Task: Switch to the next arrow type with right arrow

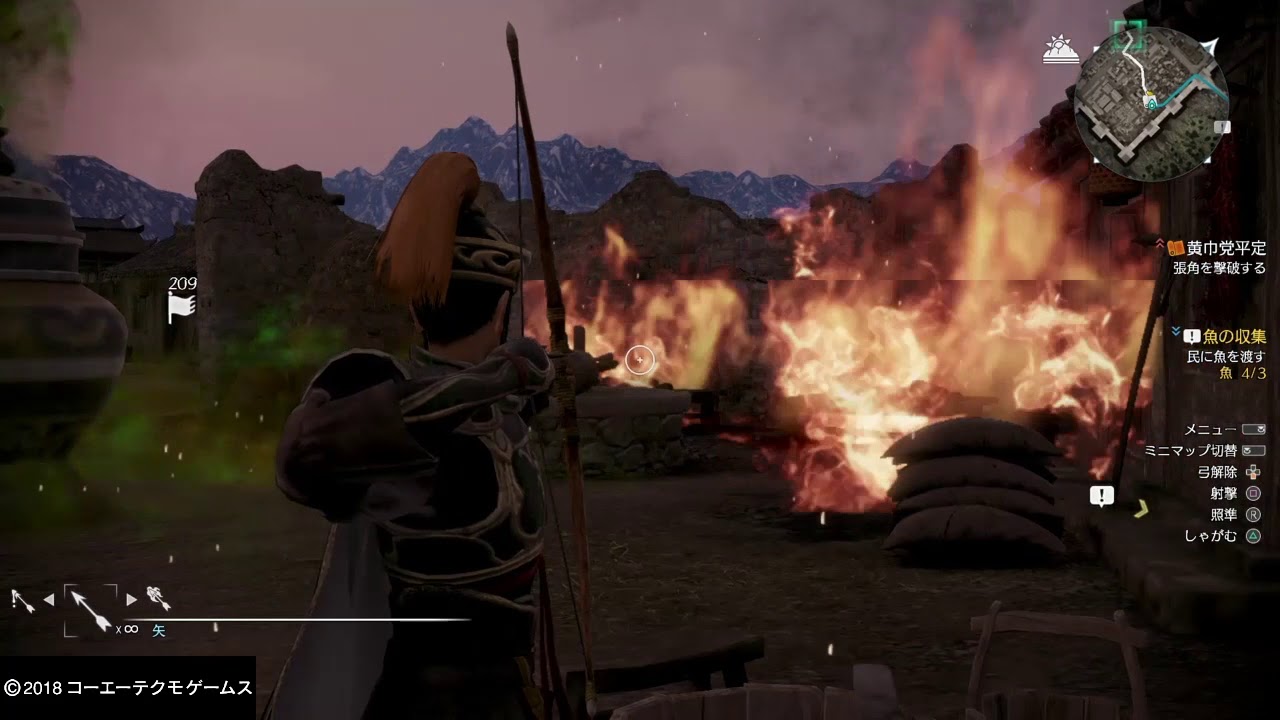Action: (x=131, y=600)
